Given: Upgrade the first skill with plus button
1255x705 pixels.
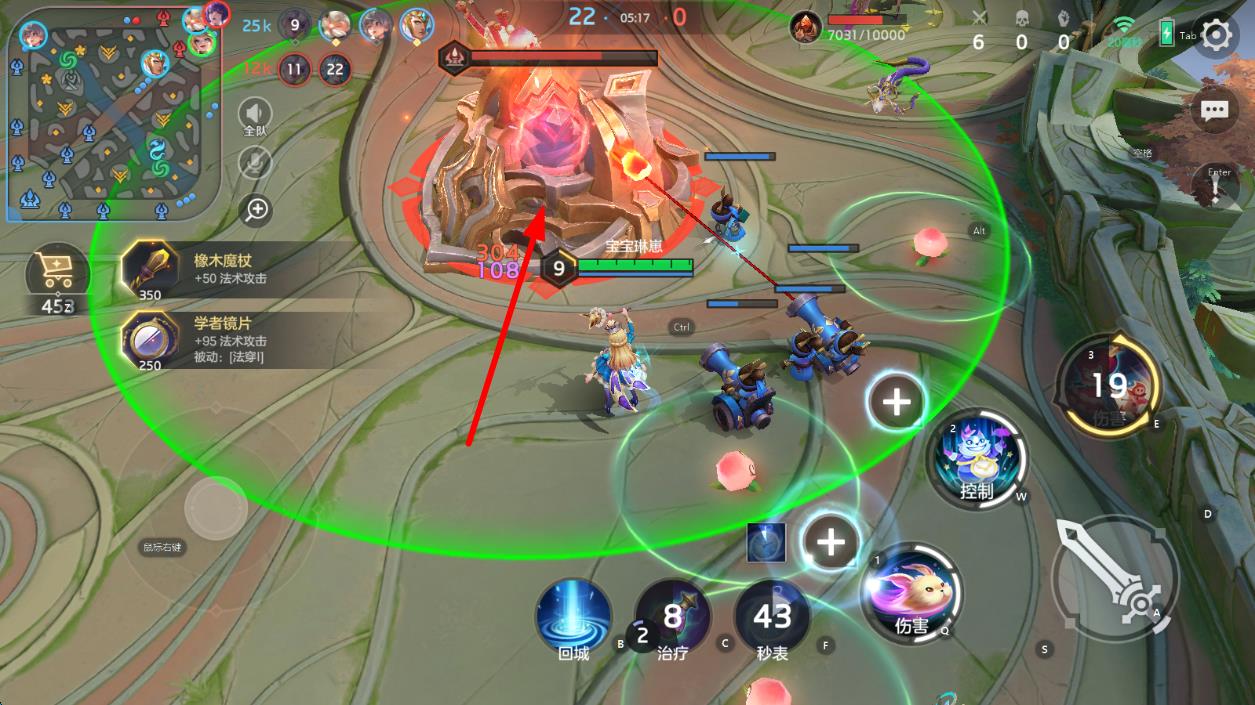Looking at the screenshot, I should pyautogui.click(x=831, y=542).
